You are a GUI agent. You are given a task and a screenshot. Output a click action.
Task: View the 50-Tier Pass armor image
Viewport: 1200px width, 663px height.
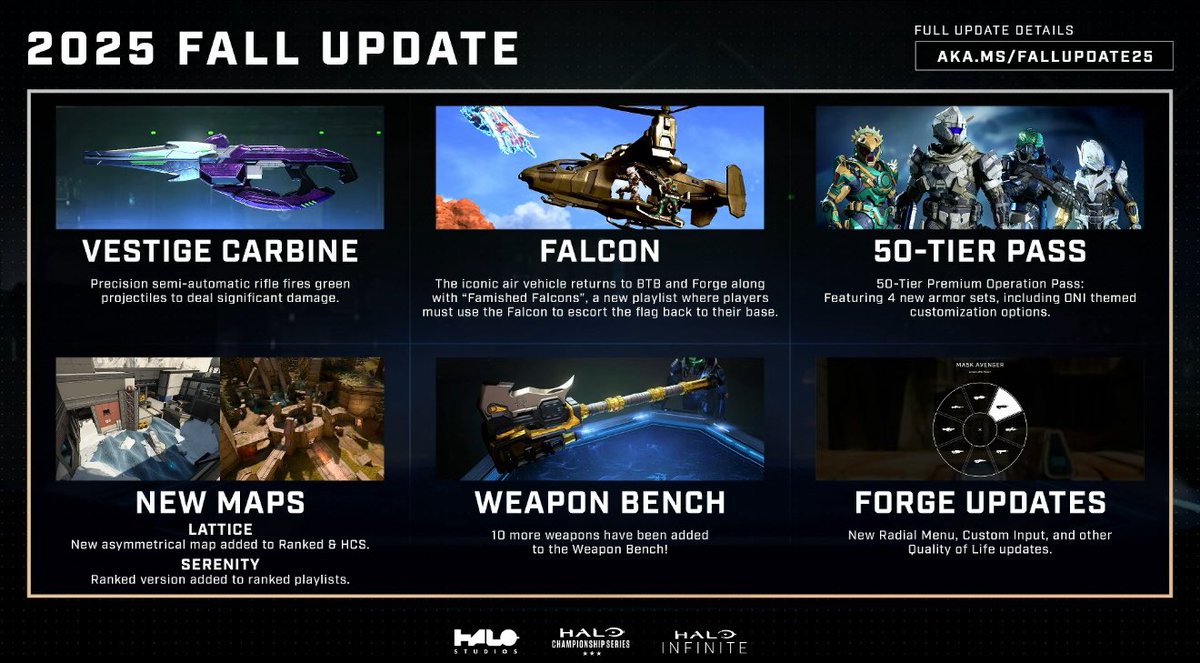(979, 168)
